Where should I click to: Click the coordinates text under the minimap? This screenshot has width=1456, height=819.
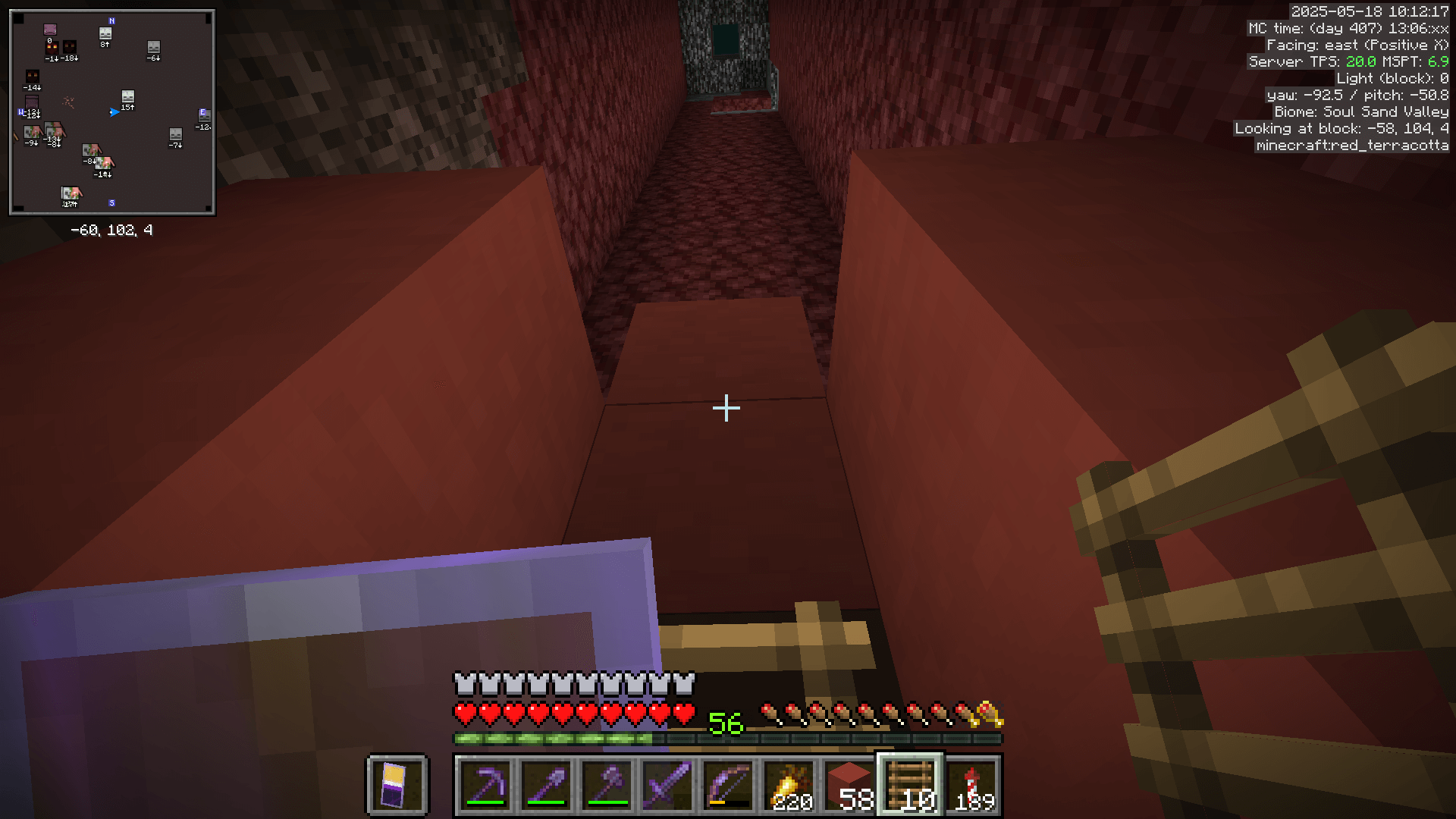110,231
